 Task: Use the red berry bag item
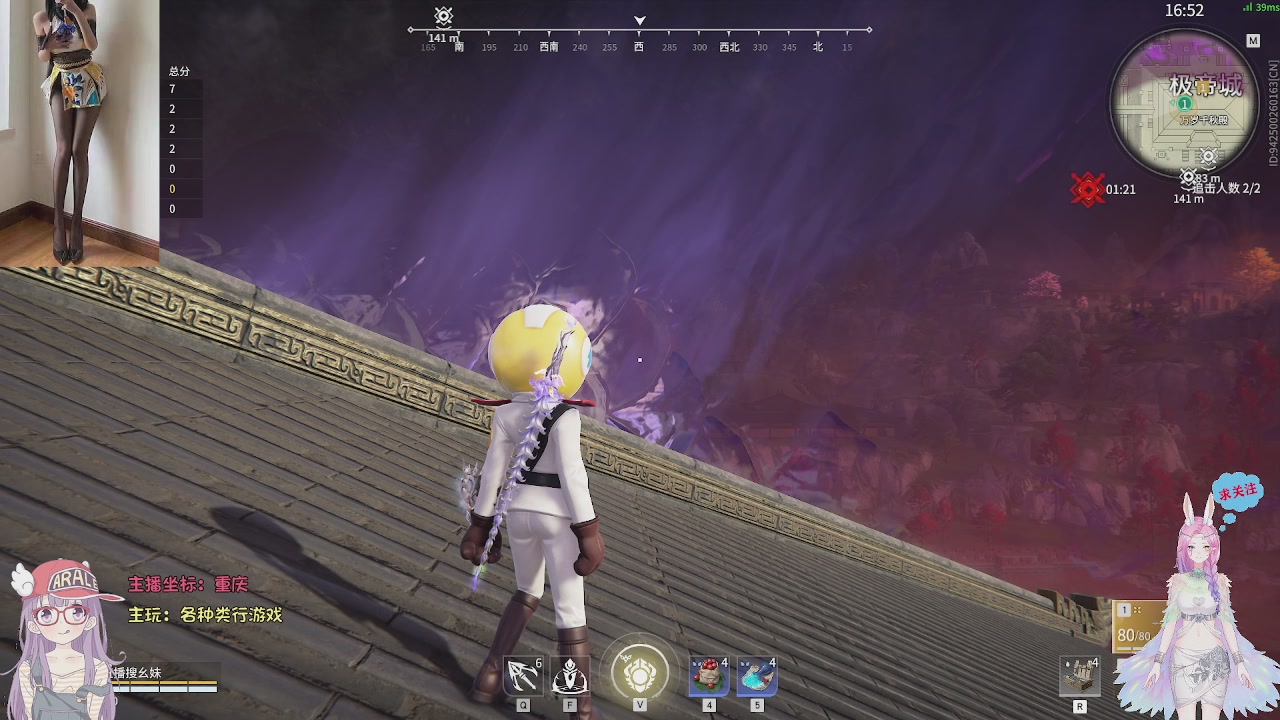coord(709,677)
